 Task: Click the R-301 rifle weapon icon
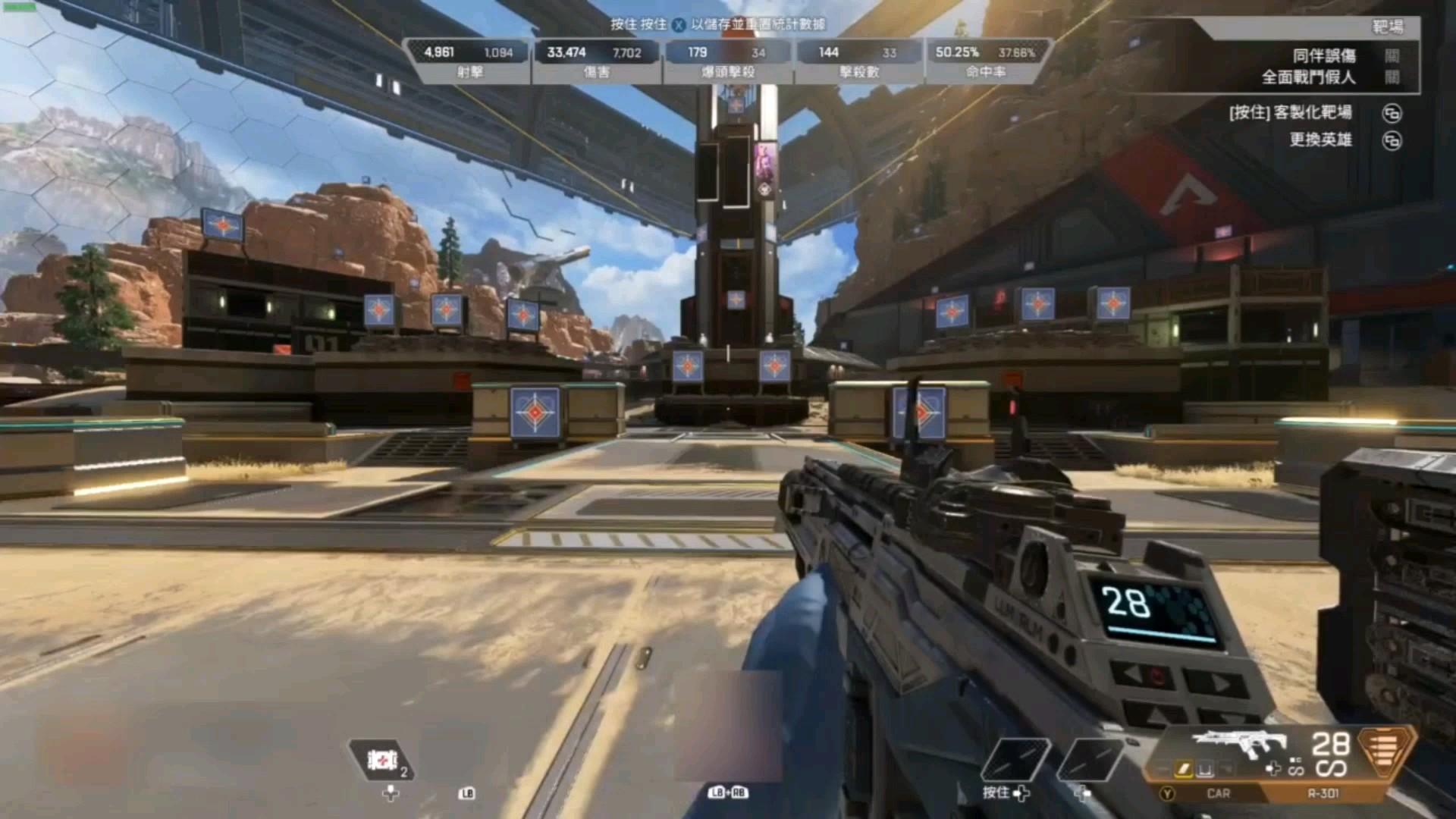point(1238,743)
